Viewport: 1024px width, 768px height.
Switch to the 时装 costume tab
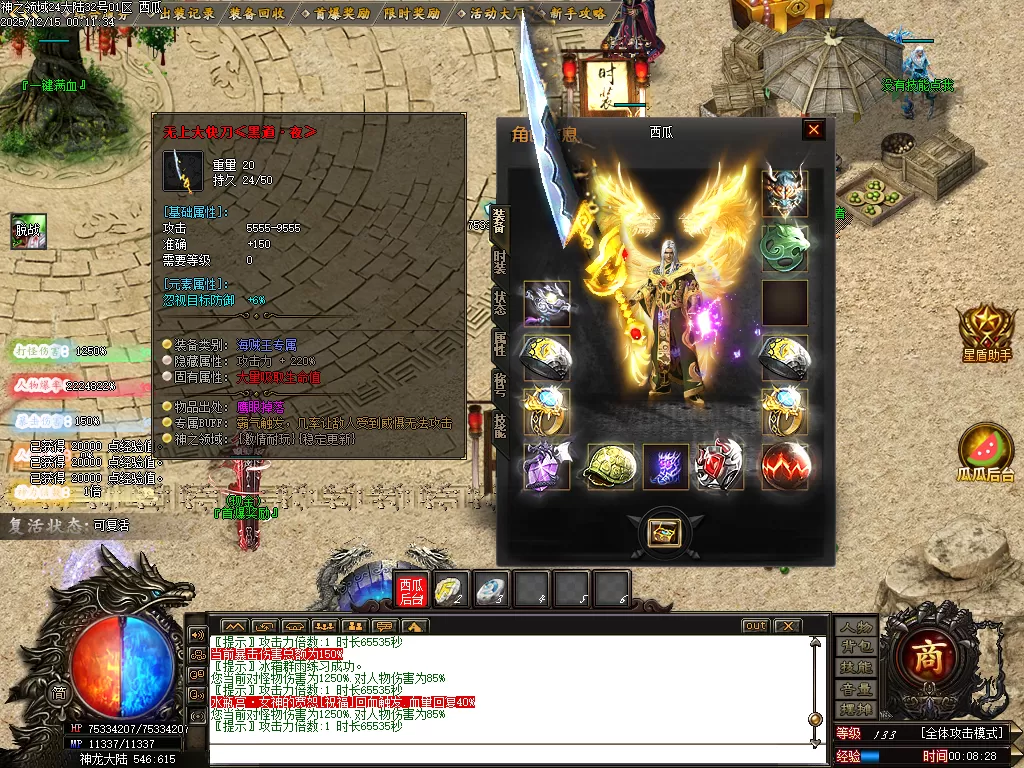pos(499,262)
